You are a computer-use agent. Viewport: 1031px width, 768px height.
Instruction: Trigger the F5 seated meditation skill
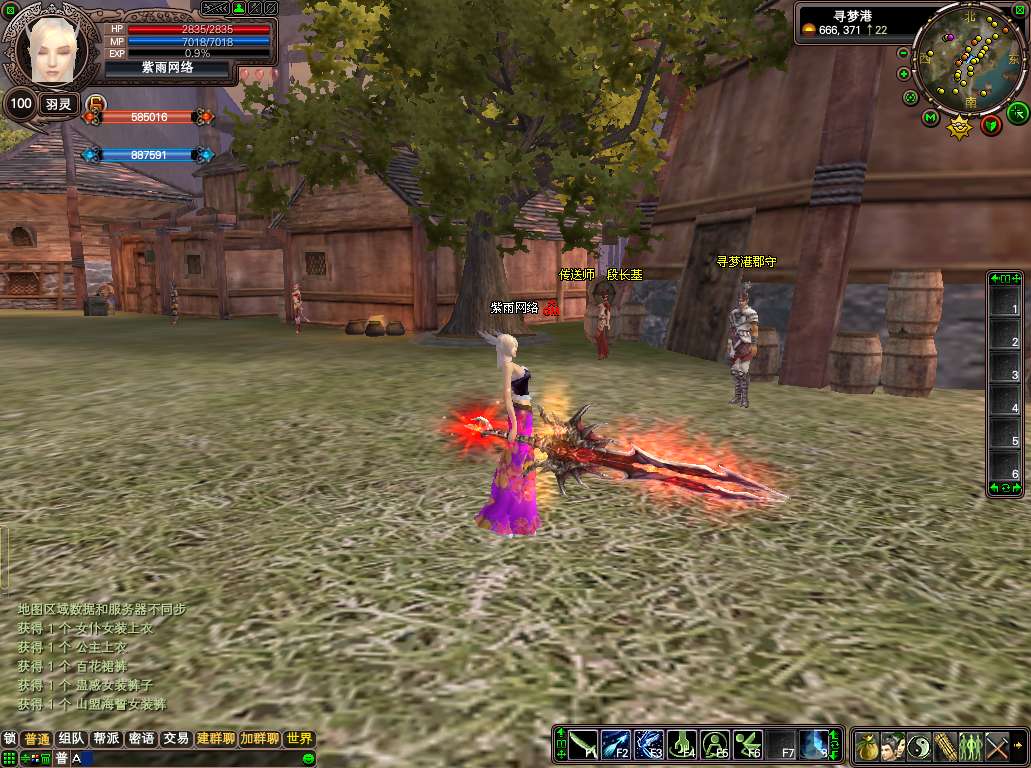coord(715,745)
